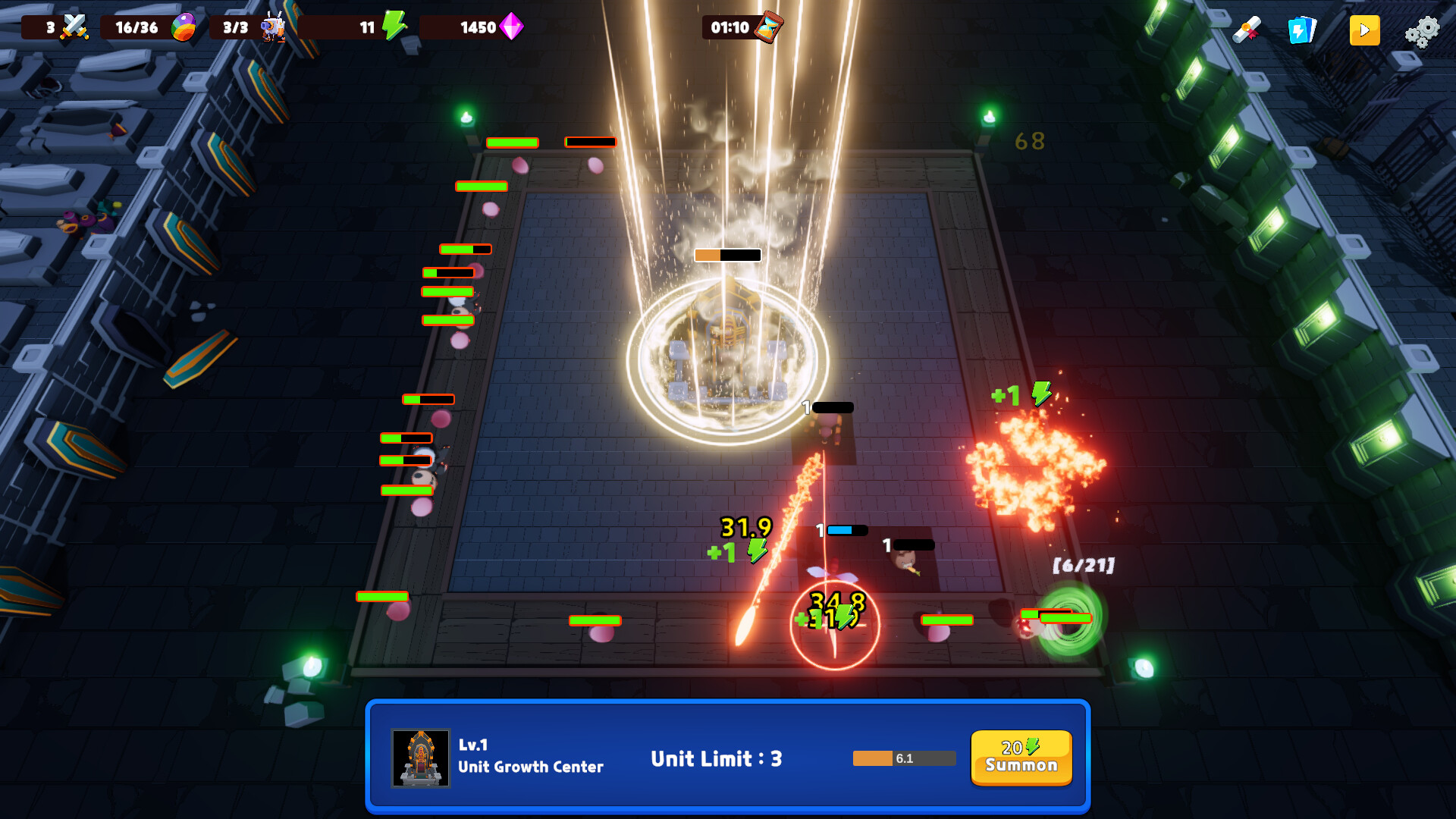This screenshot has width=1456, height=819.
Task: Open the quest scroll icon
Action: coord(1248,29)
